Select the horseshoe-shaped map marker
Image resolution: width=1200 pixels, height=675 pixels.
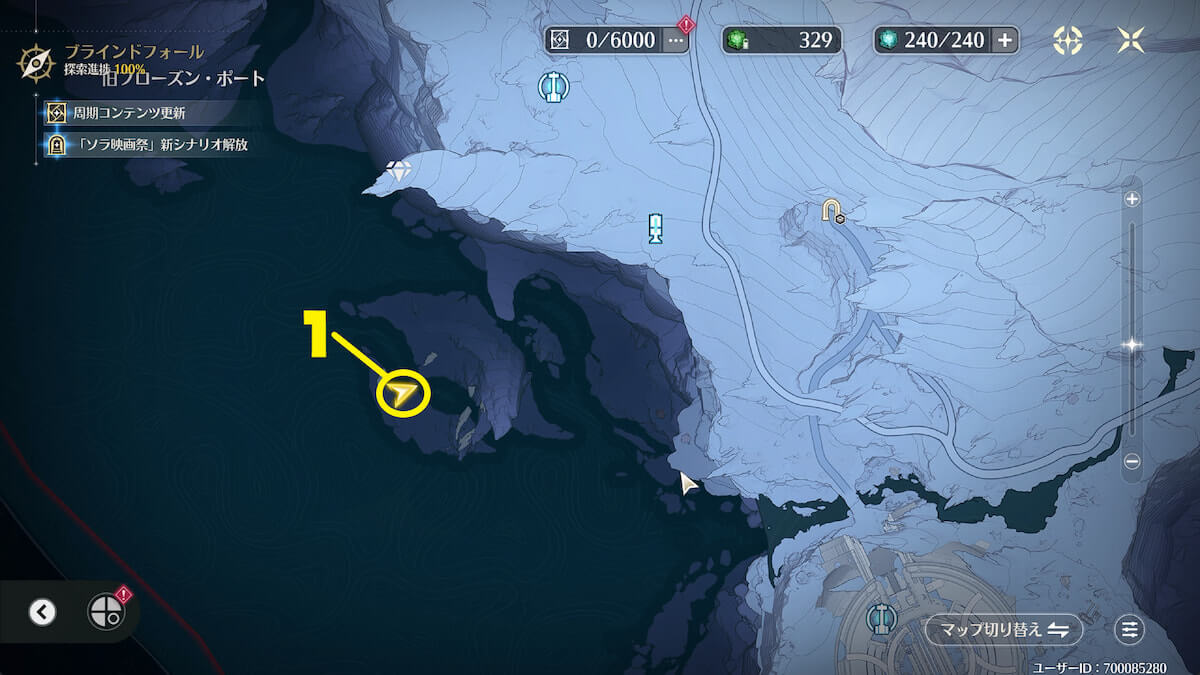point(831,209)
